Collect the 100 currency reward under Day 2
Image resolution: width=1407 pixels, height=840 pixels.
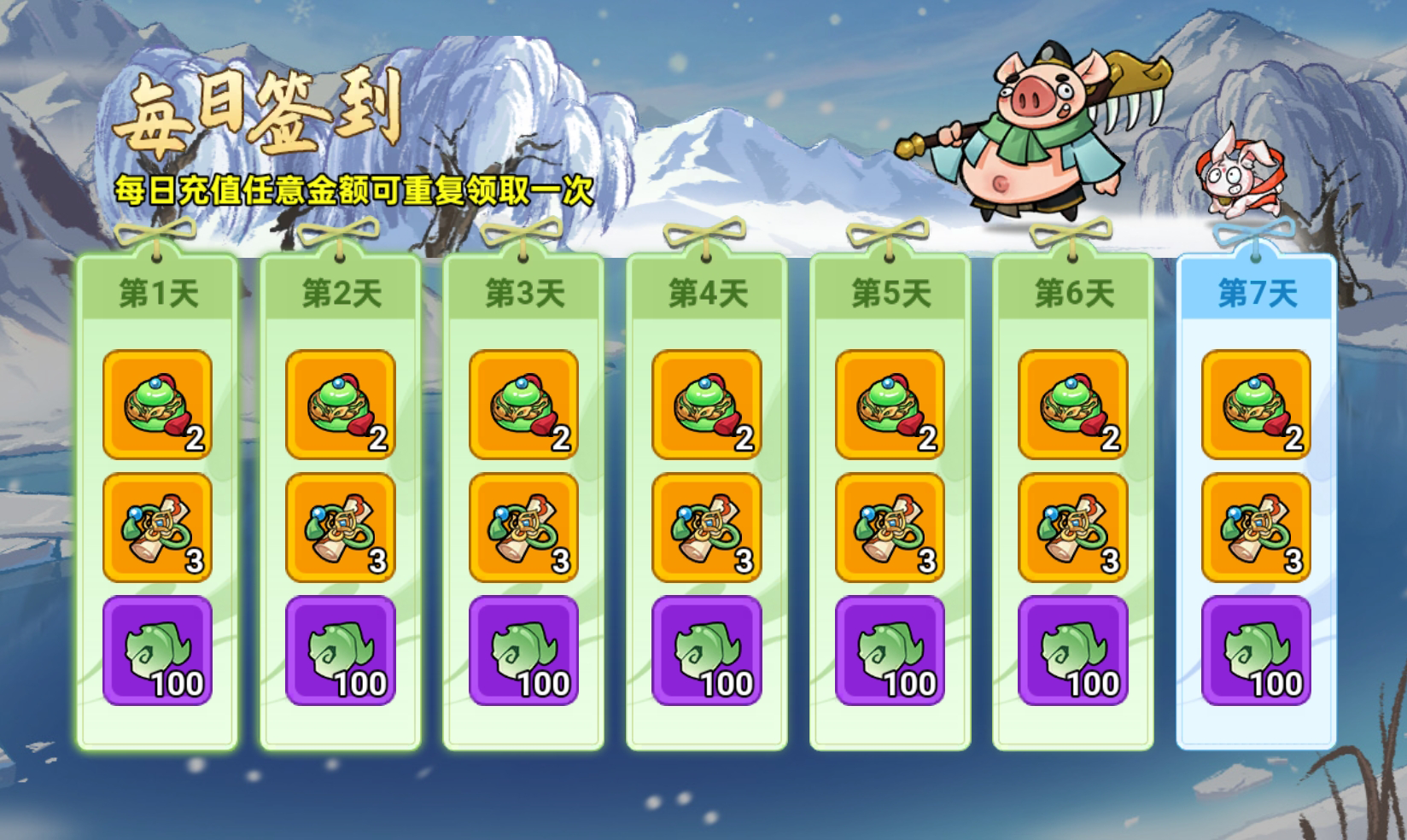point(341,650)
